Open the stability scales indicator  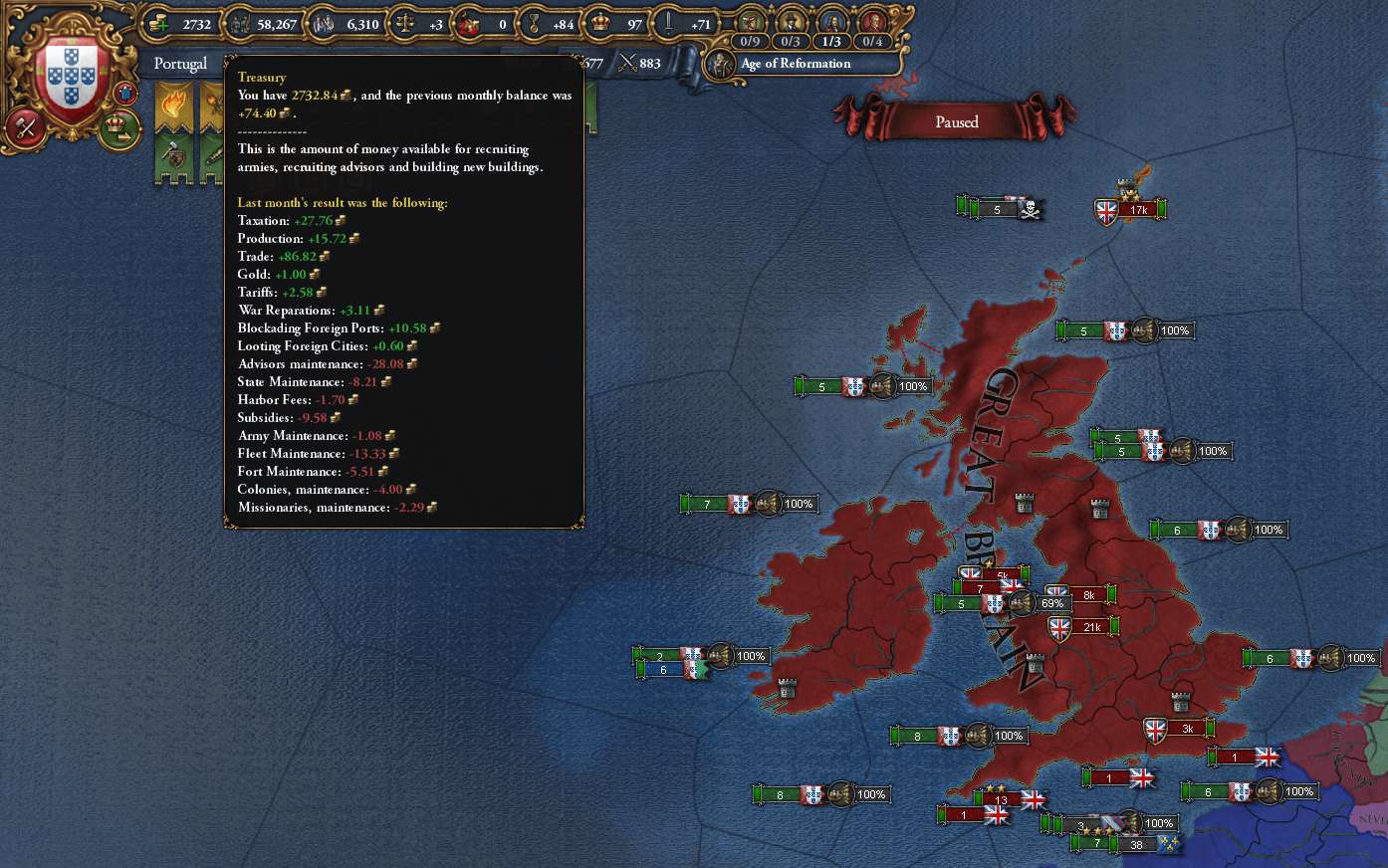[405, 23]
